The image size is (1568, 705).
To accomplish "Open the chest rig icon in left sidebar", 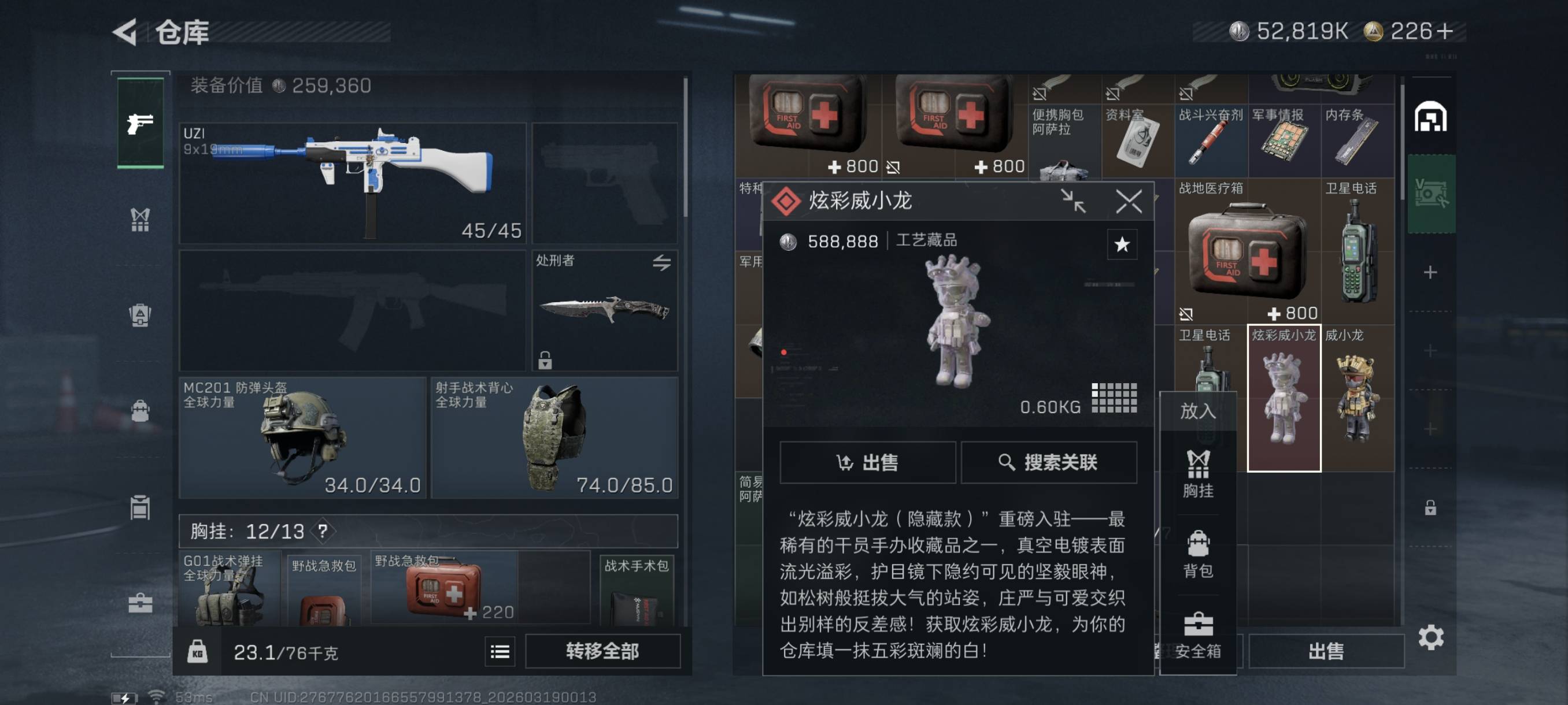I will point(139,219).
